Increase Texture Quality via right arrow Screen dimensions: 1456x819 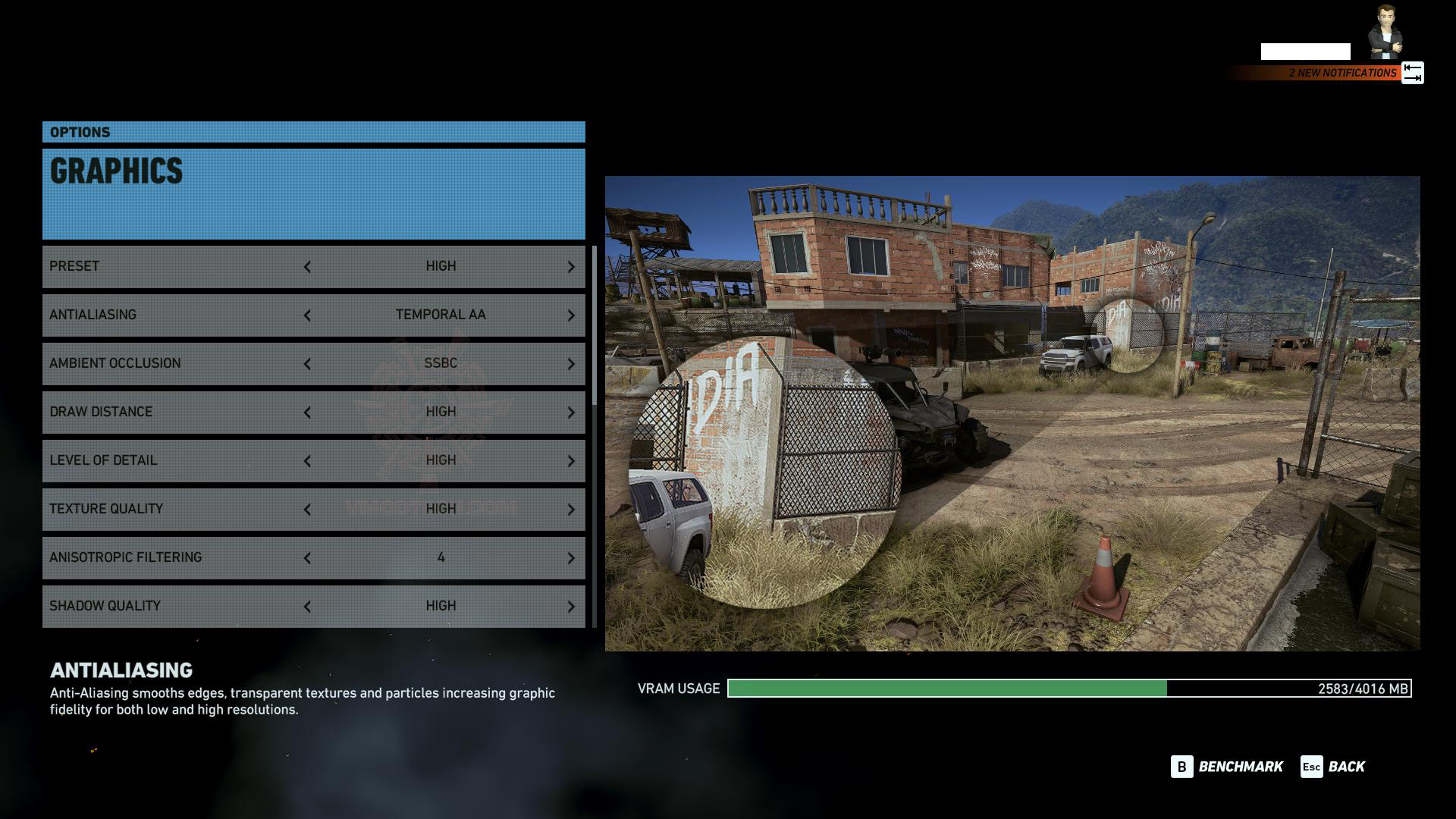coord(571,510)
